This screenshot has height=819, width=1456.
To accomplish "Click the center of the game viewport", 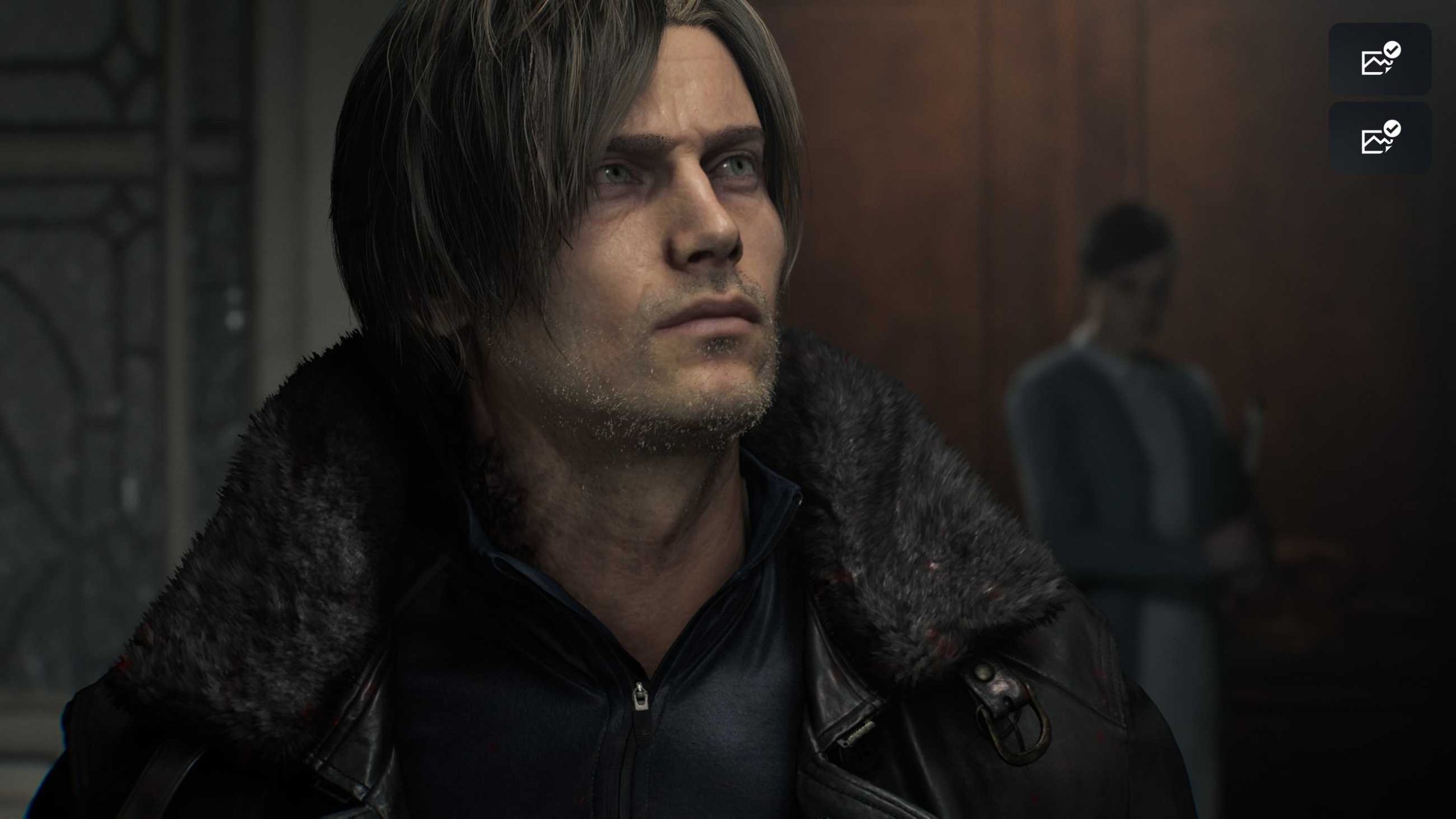I will [x=728, y=409].
